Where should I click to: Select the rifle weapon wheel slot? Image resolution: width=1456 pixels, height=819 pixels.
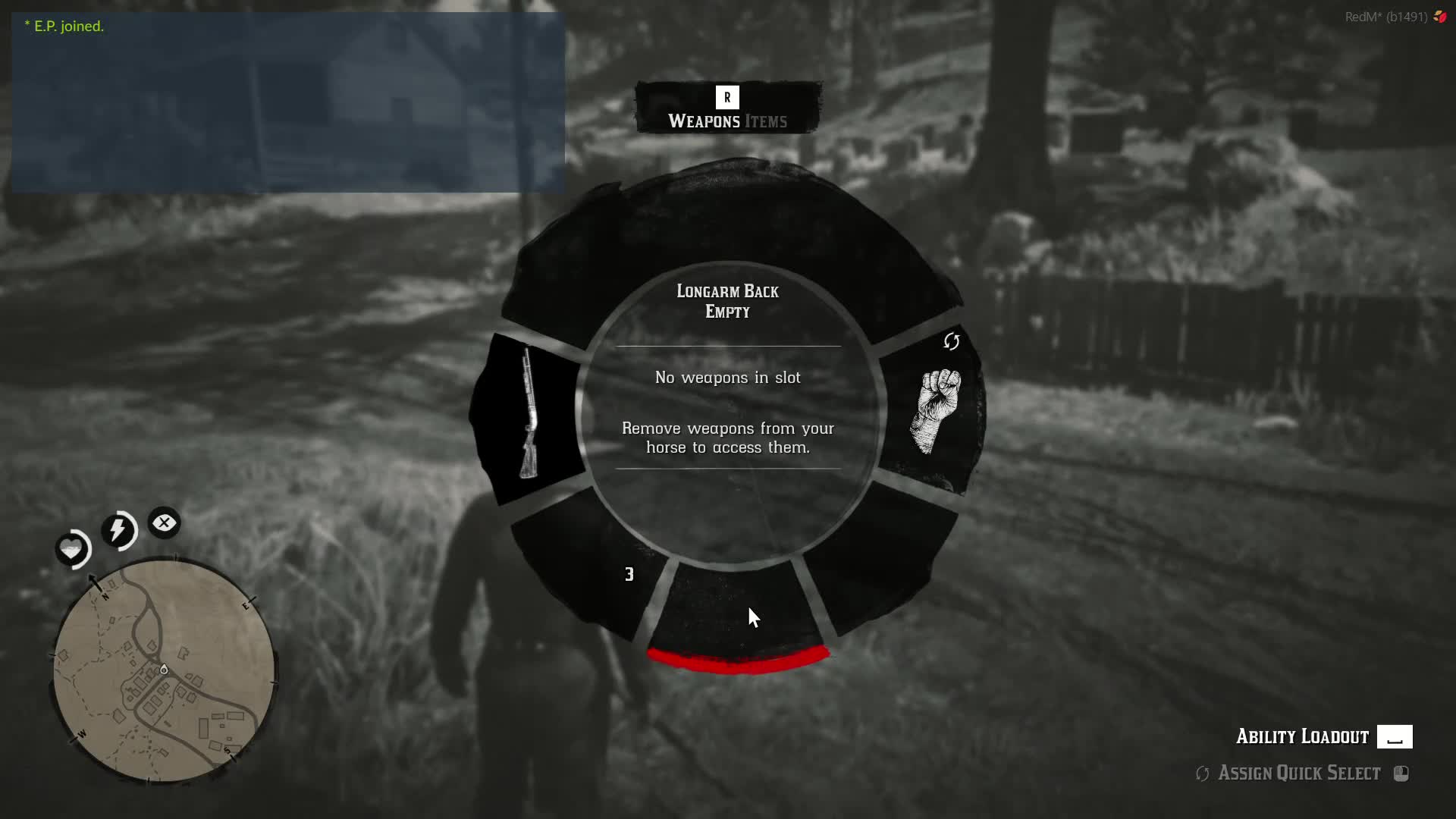[x=529, y=416]
